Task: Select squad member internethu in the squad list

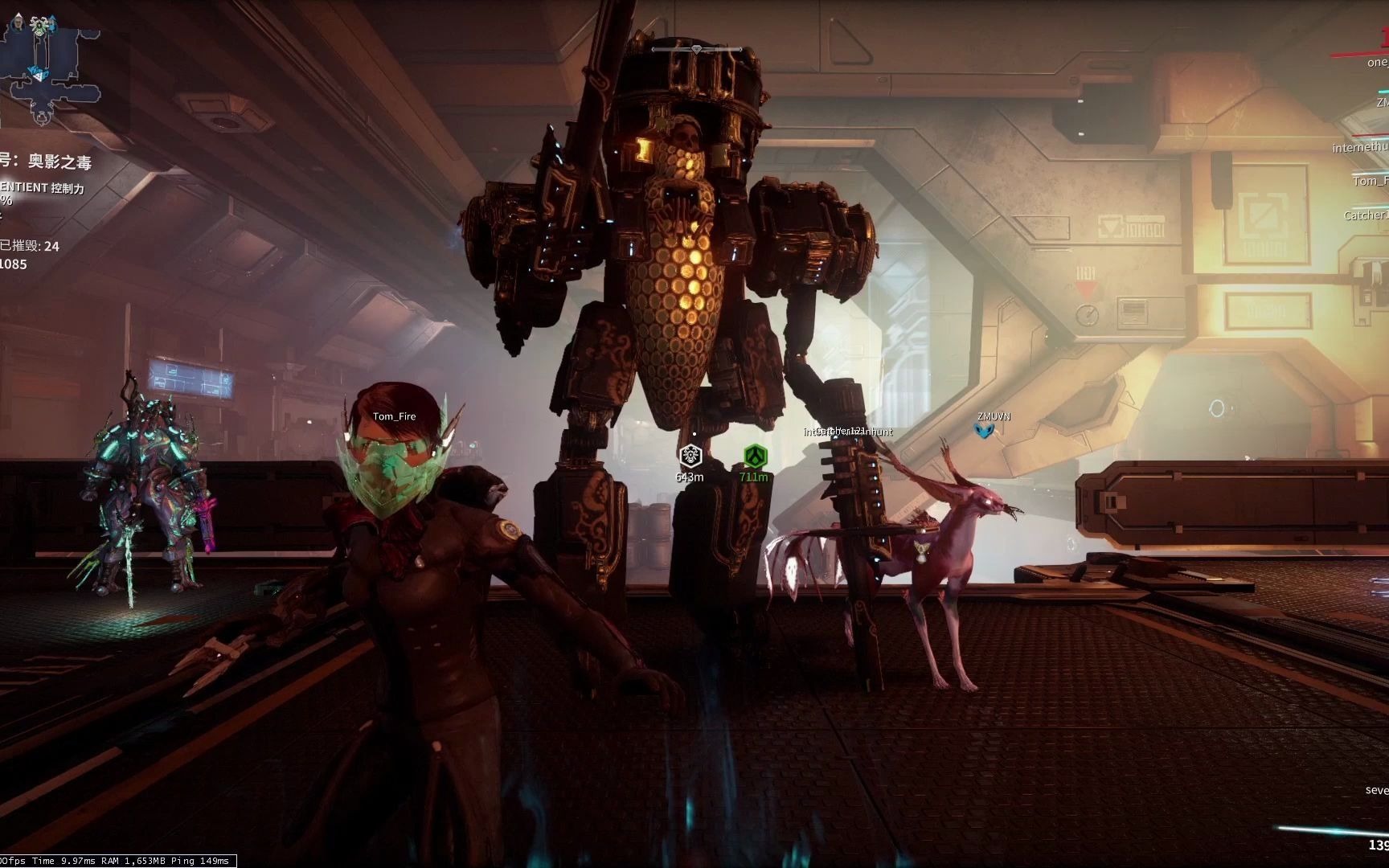Action: coord(1360,147)
